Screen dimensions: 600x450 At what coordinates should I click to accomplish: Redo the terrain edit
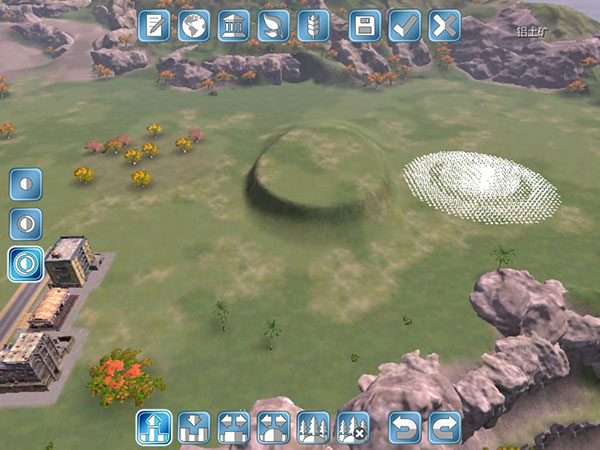tap(445, 428)
